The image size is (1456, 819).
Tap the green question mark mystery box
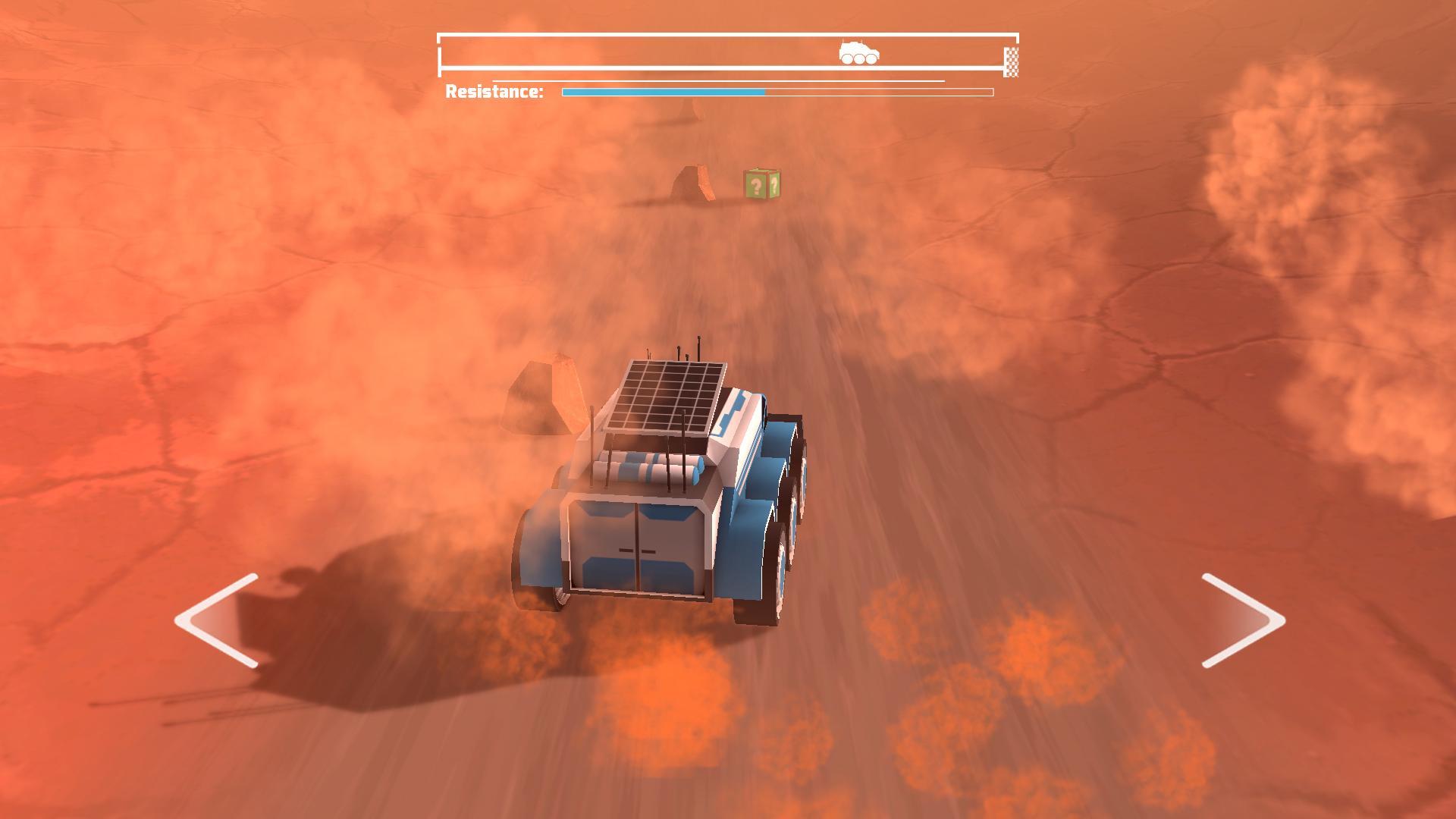click(763, 185)
